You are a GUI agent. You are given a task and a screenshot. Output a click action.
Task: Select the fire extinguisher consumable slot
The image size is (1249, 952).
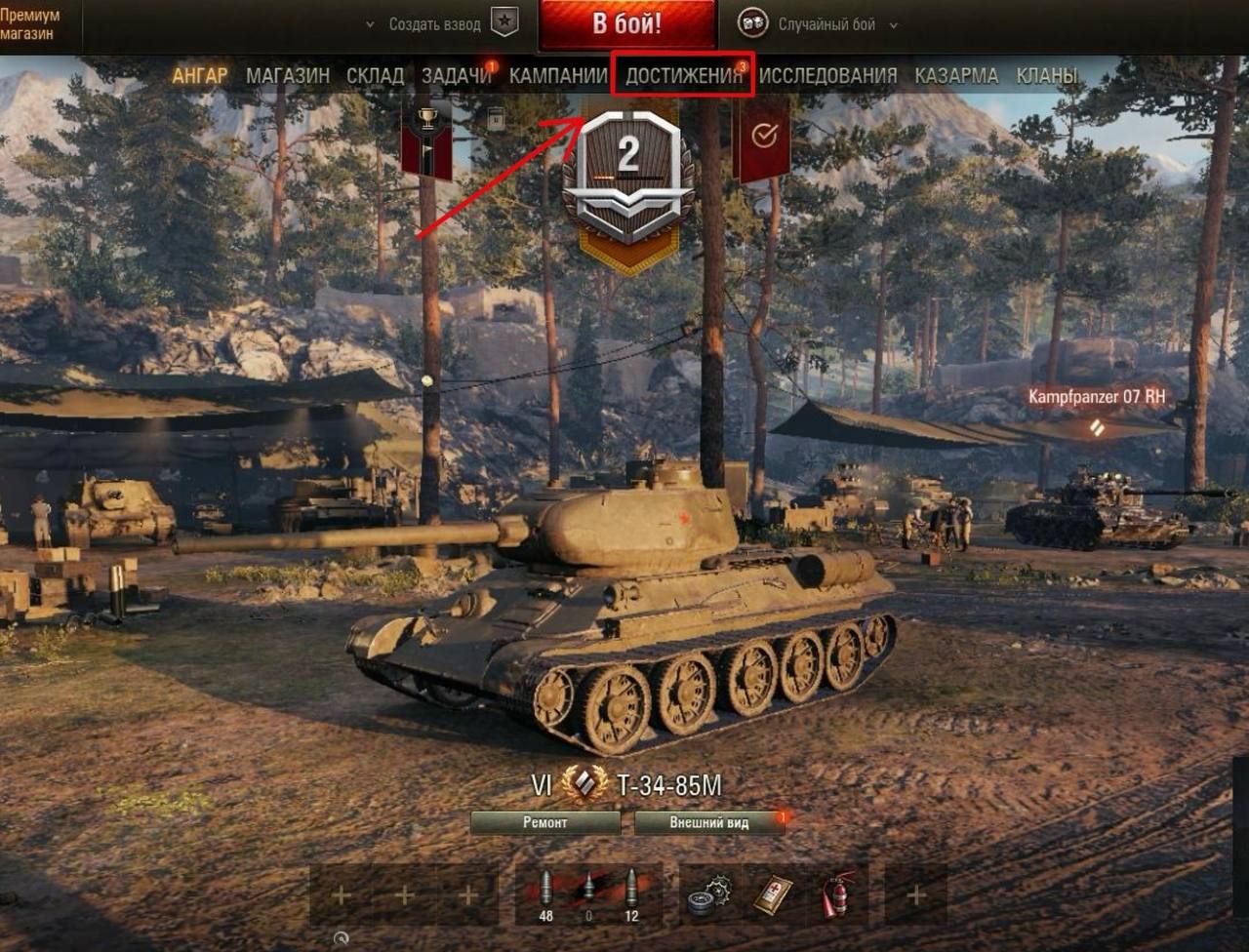(837, 894)
